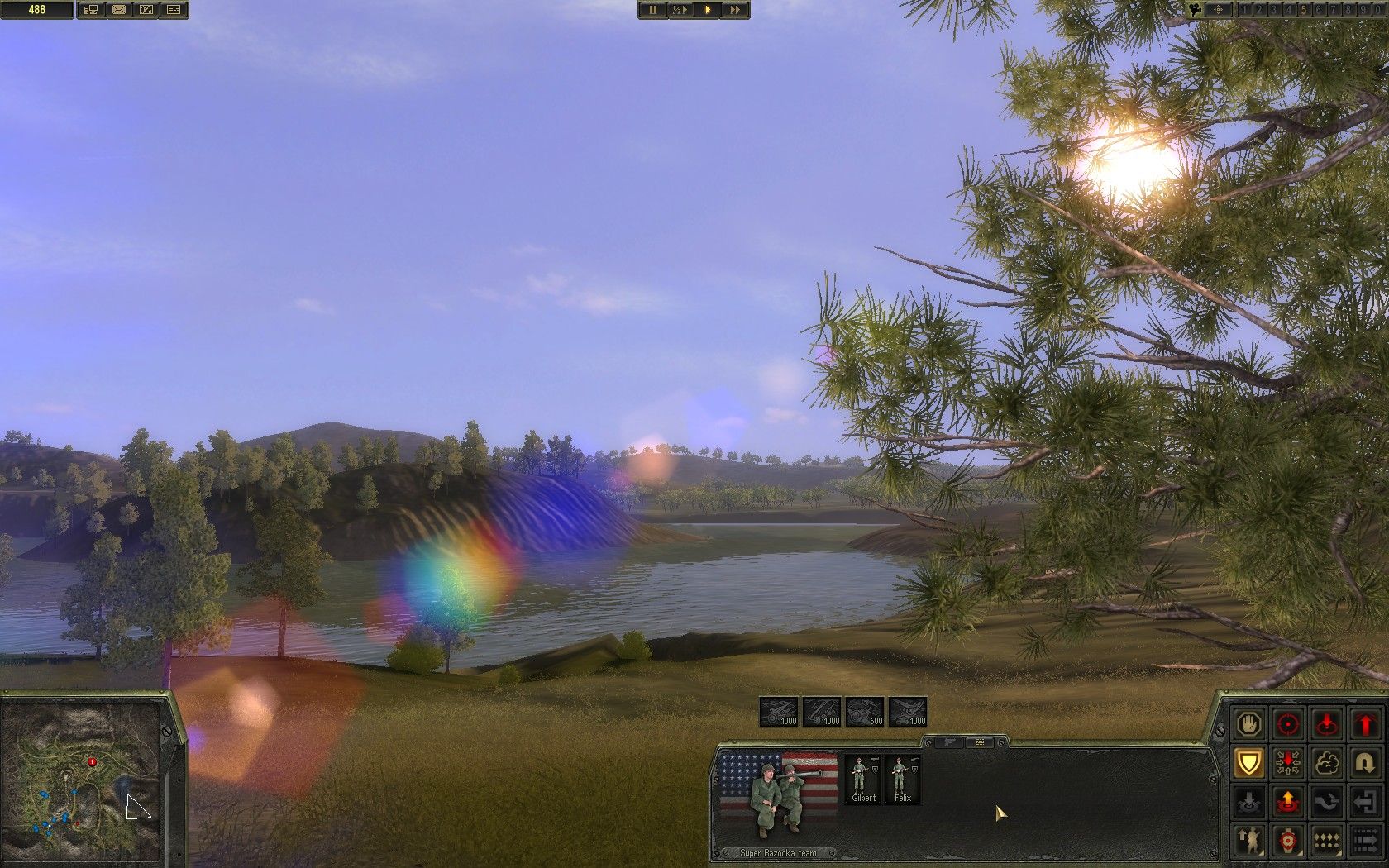Order the squad to scatter
The width and height of the screenshot is (1389, 868).
[1287, 763]
